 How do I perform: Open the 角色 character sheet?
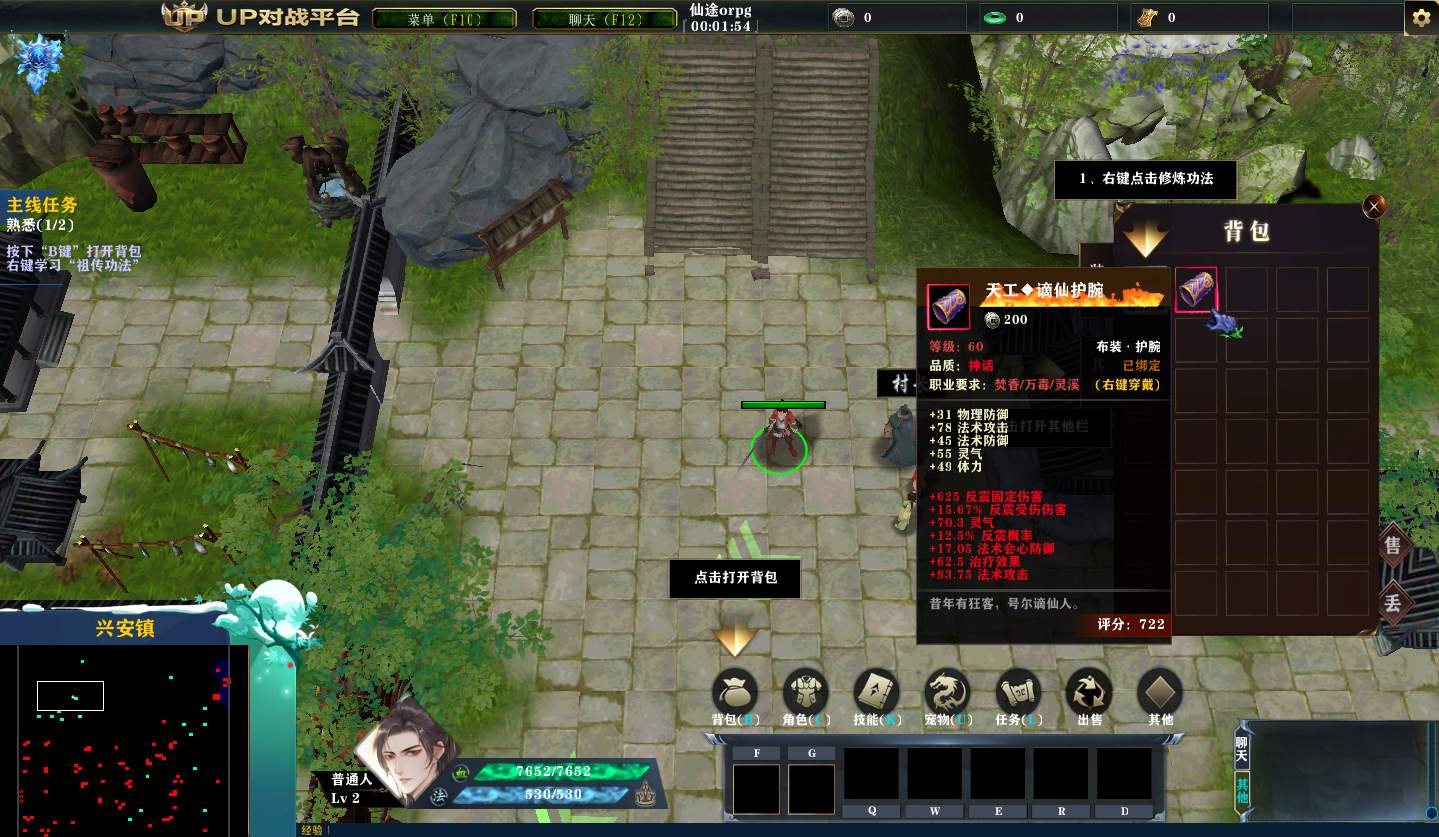pyautogui.click(x=806, y=693)
